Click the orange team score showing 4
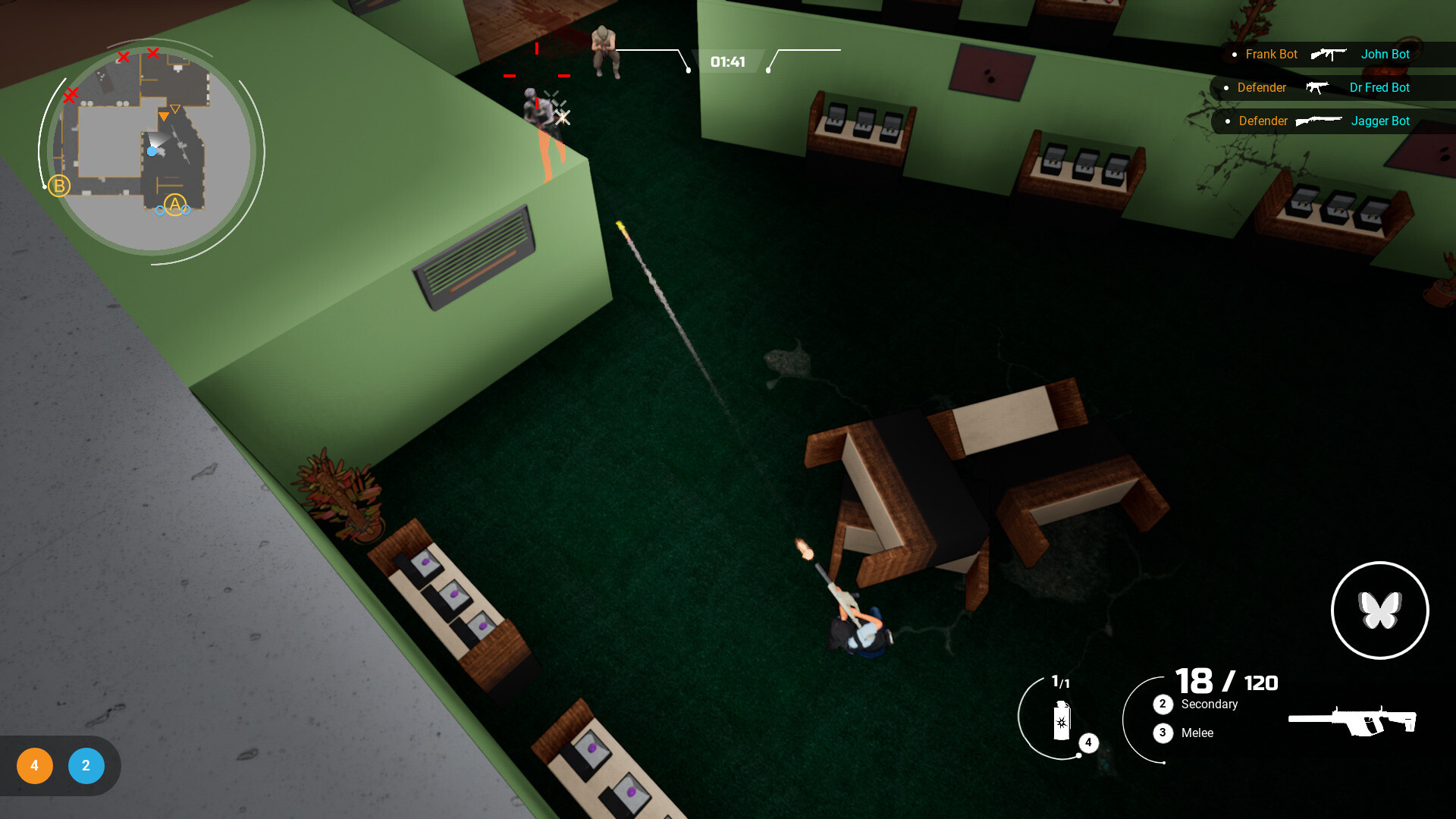 pos(34,766)
